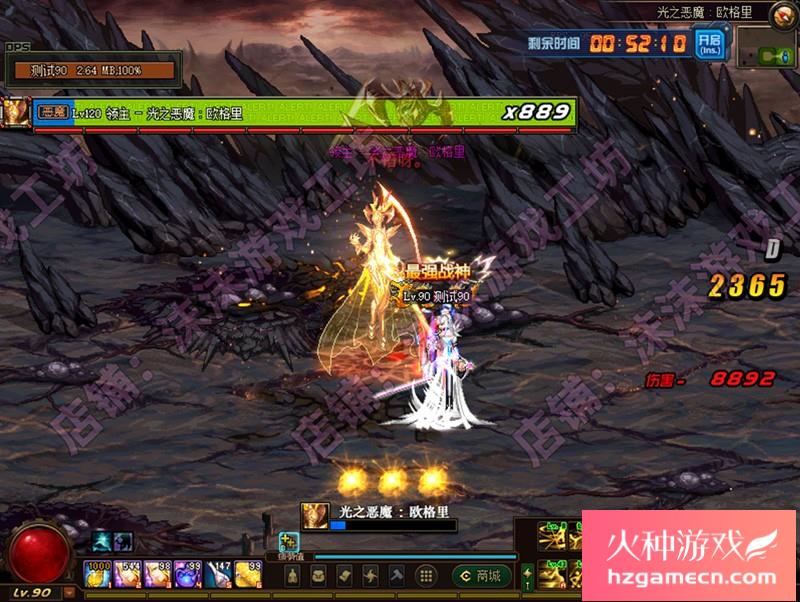
Task: Click the DPS meter panel
Action: click(92, 70)
